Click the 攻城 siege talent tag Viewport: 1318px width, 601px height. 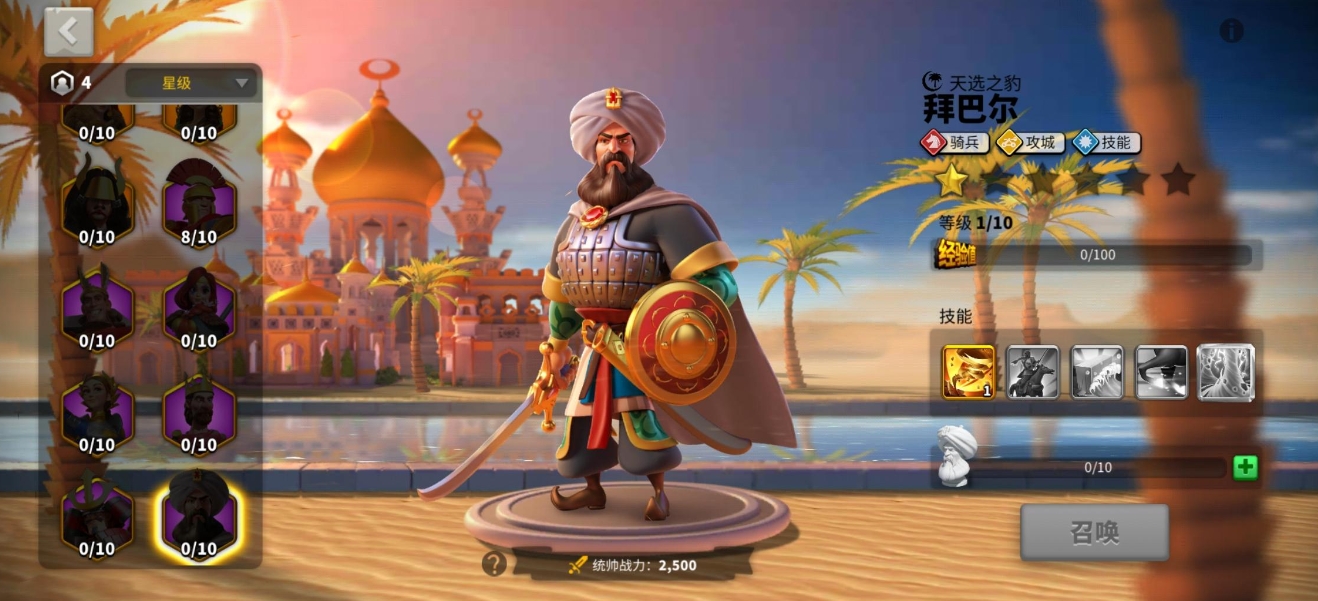tap(1030, 142)
